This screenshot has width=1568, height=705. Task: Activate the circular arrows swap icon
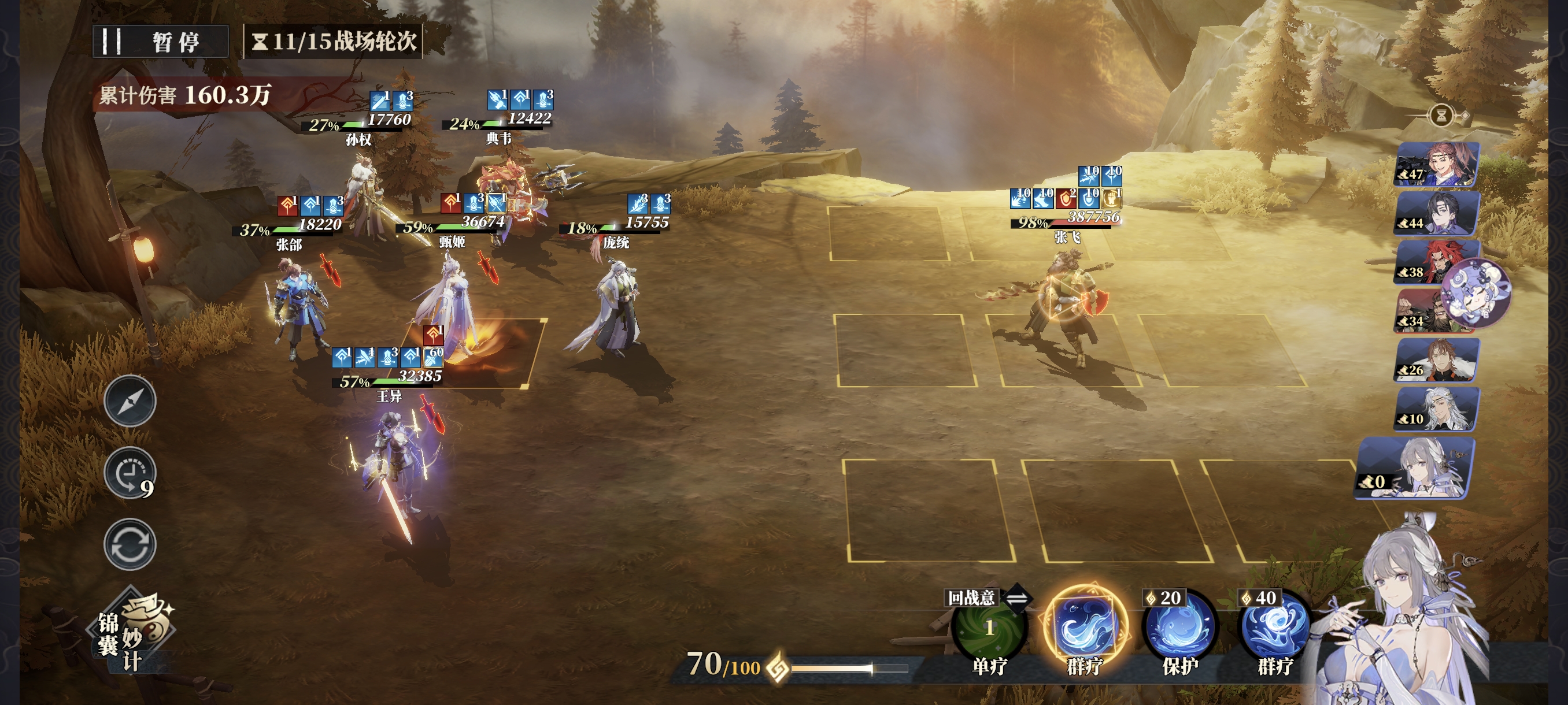[130, 544]
